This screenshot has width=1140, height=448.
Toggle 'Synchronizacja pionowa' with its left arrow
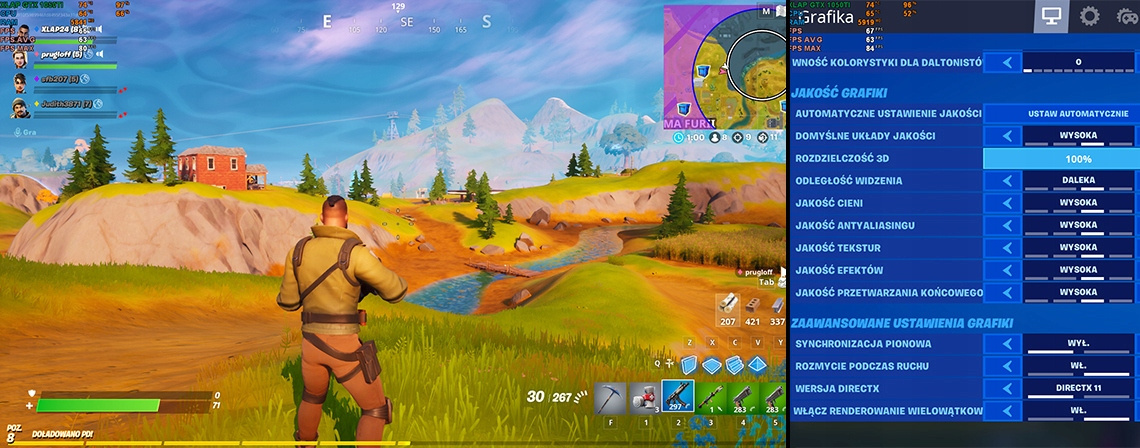[x=1004, y=344]
